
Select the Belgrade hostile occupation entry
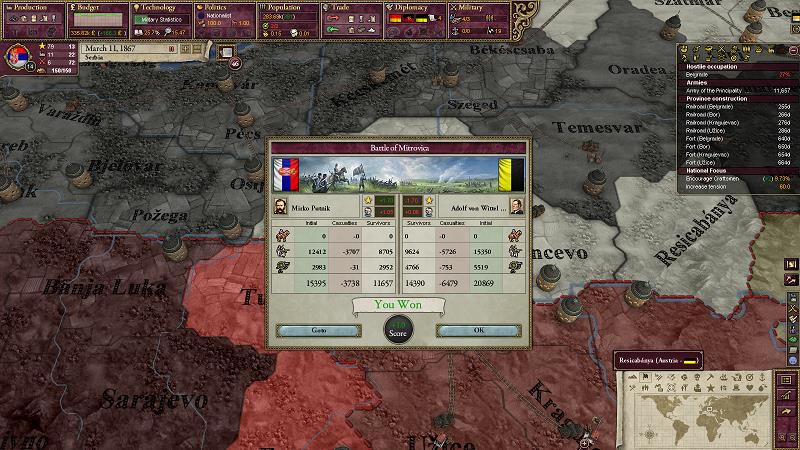coord(705,75)
